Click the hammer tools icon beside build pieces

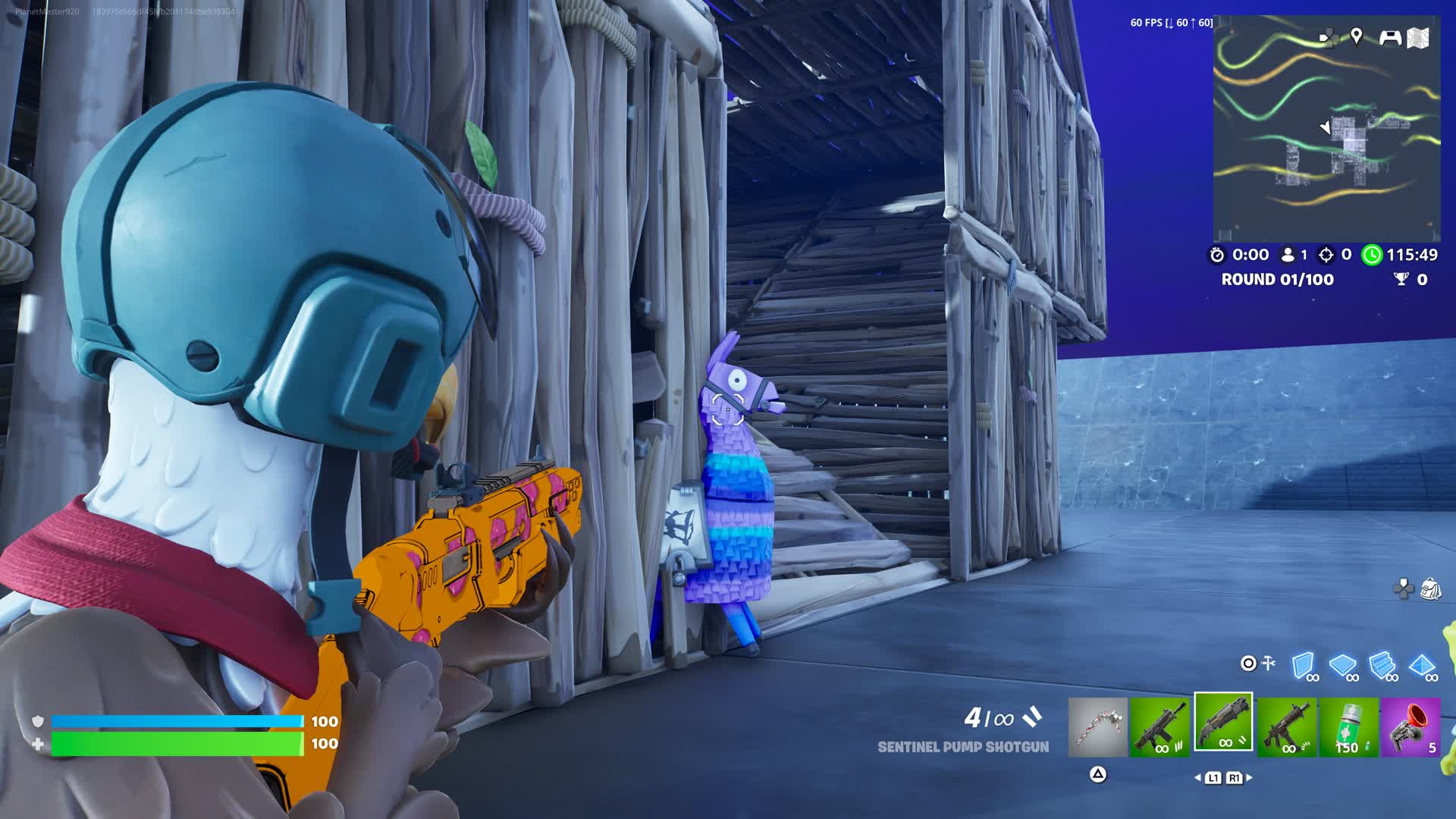tap(1267, 664)
